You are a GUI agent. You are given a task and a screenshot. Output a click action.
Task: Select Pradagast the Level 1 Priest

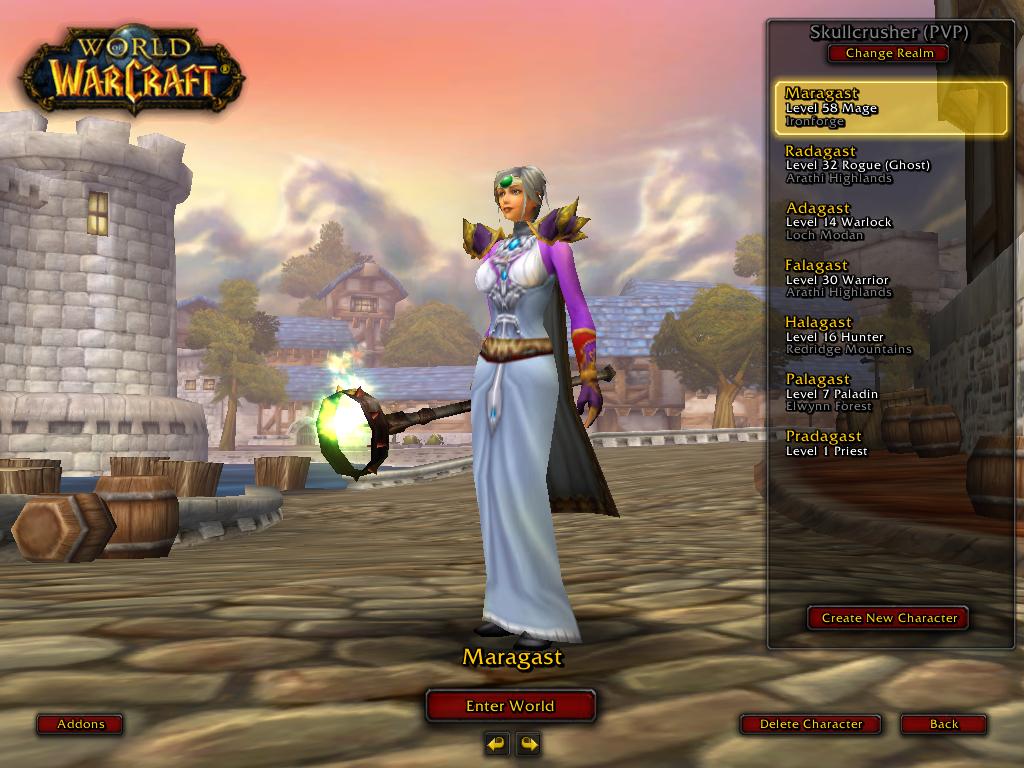click(890, 444)
